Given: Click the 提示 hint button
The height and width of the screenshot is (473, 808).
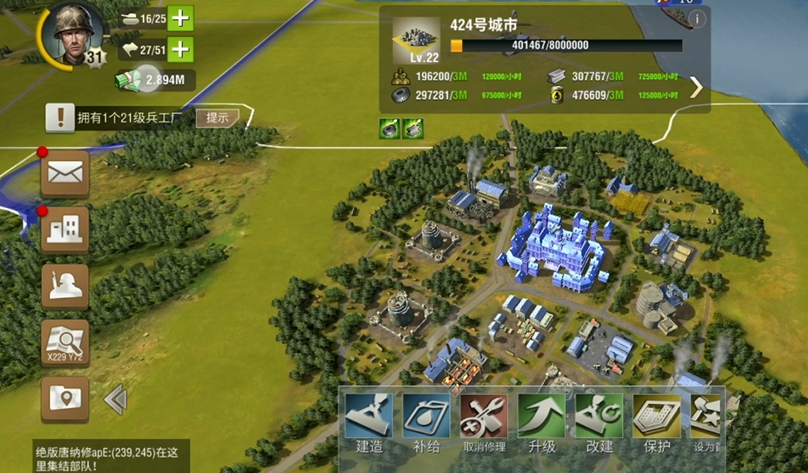Looking at the screenshot, I should point(217,117).
